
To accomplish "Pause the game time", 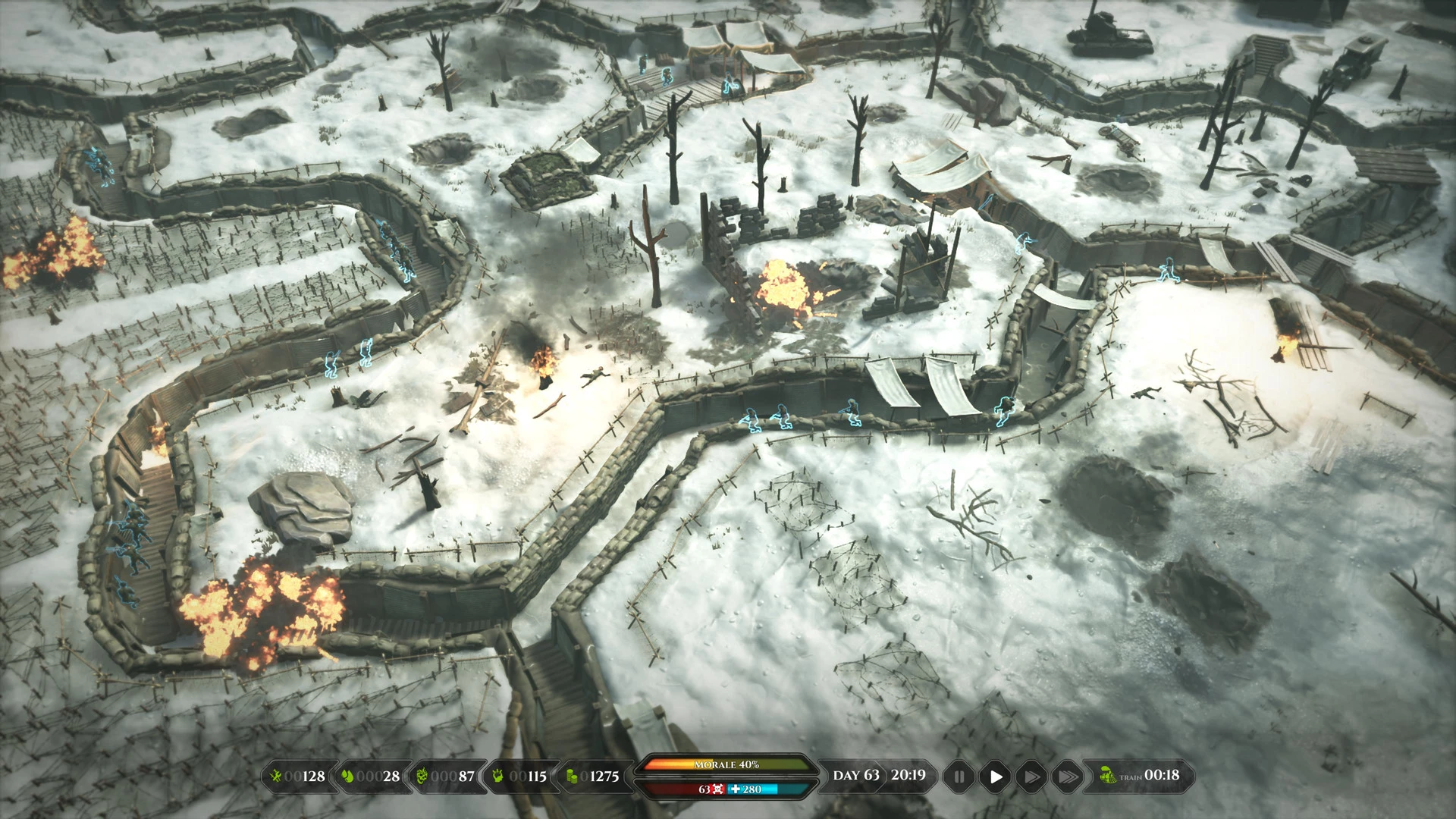I will (x=959, y=777).
